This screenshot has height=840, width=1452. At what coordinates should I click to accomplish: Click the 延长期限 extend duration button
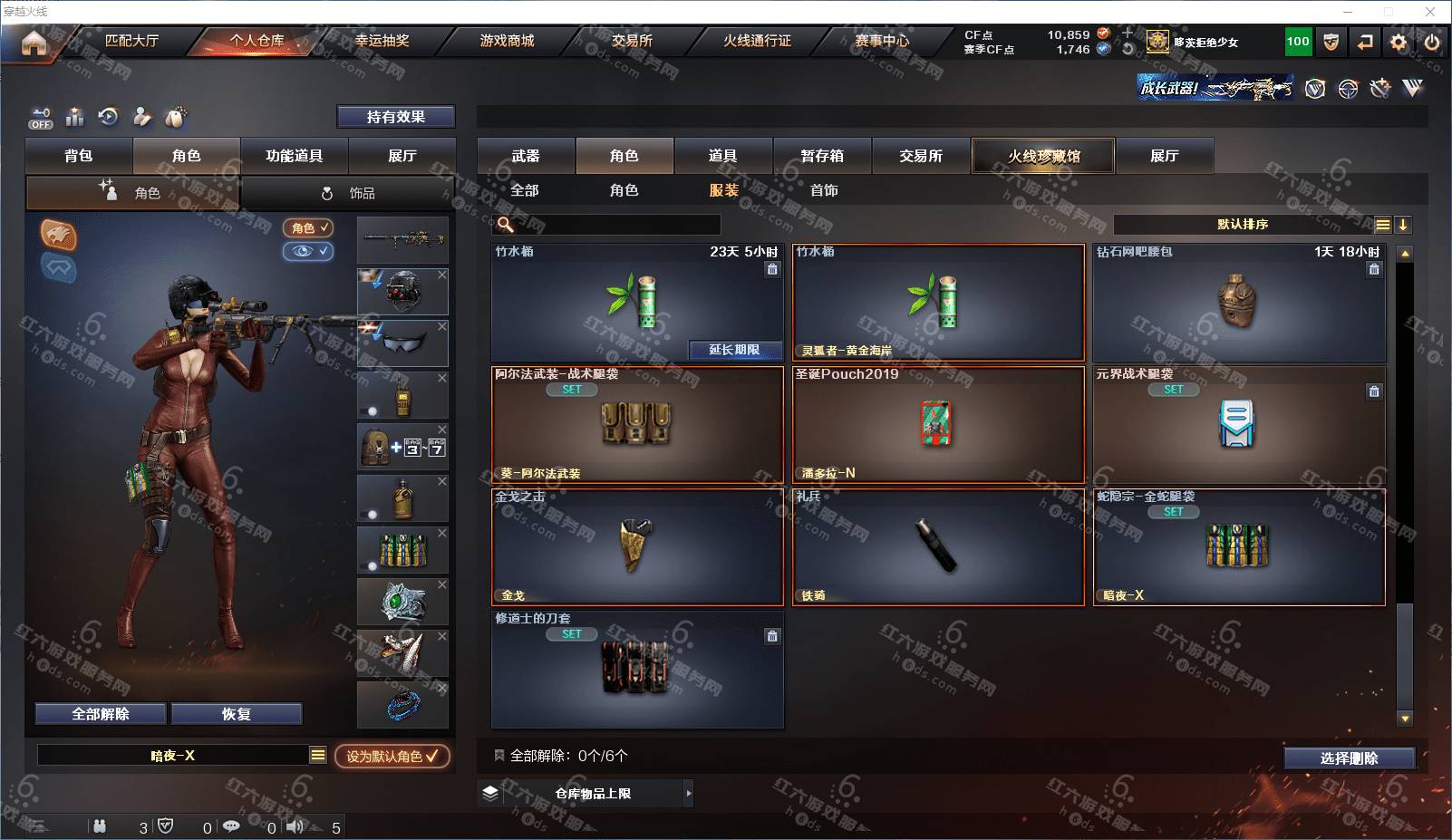tap(734, 350)
